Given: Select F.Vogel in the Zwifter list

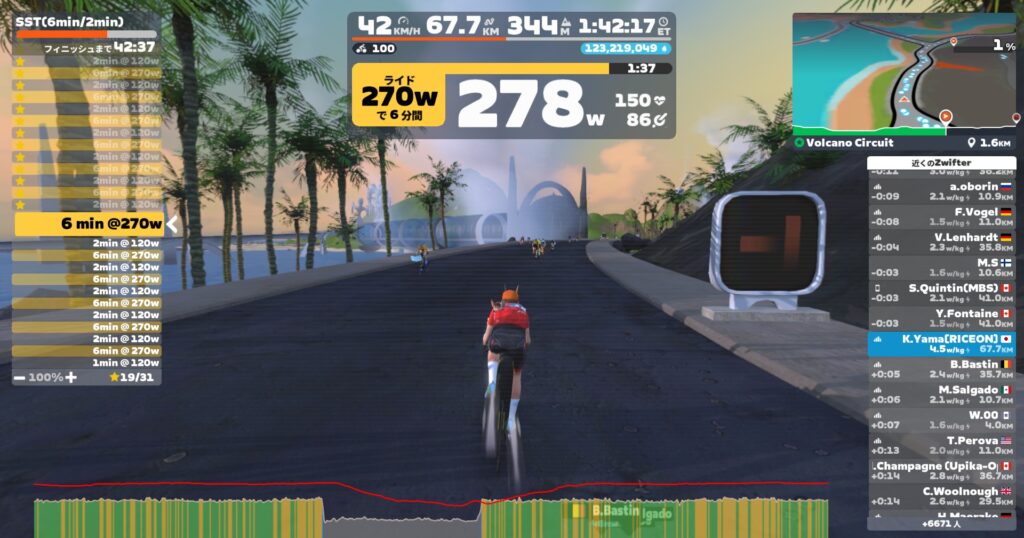Looking at the screenshot, I should tap(941, 216).
